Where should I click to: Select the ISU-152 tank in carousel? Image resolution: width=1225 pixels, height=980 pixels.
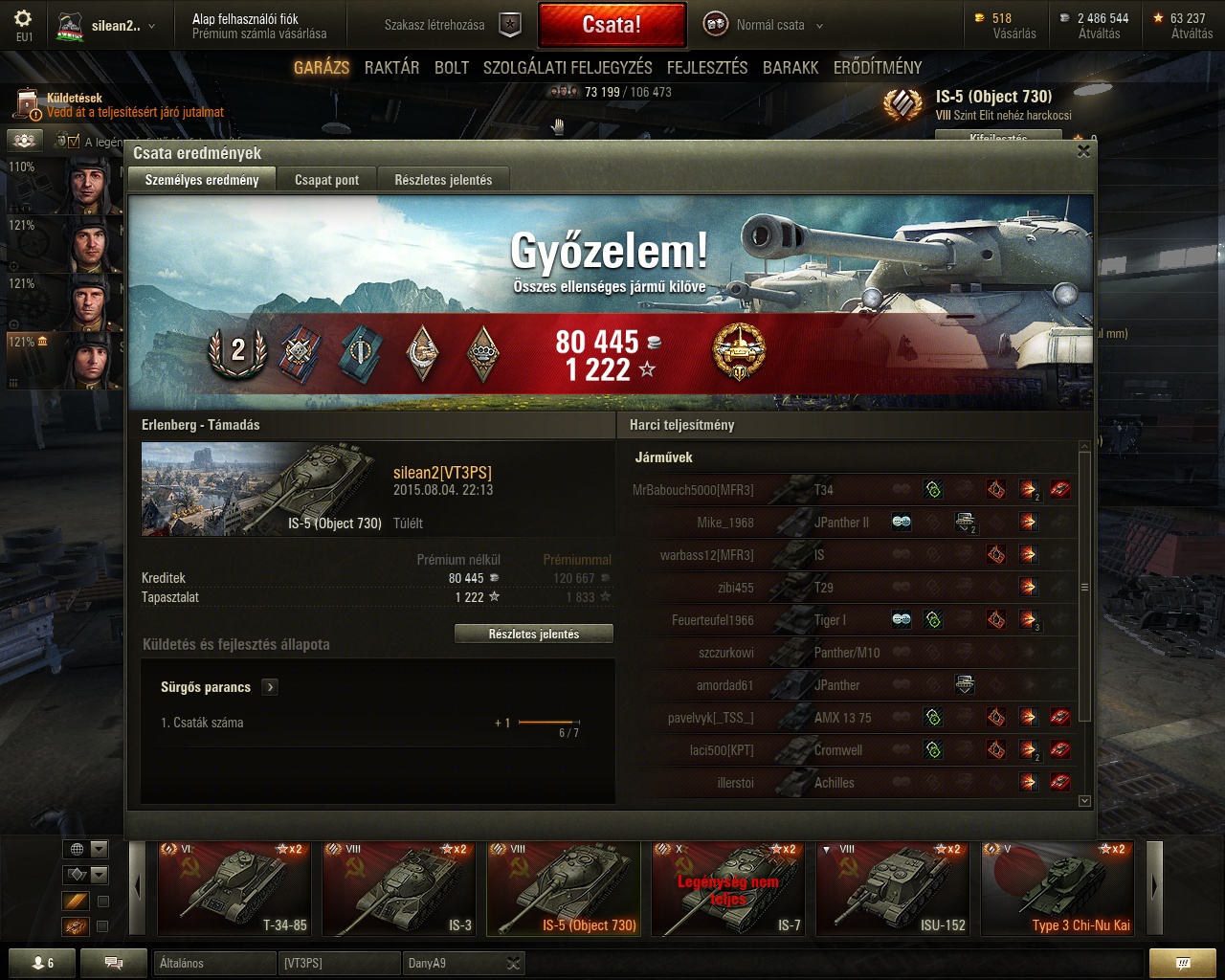pyautogui.click(x=892, y=887)
